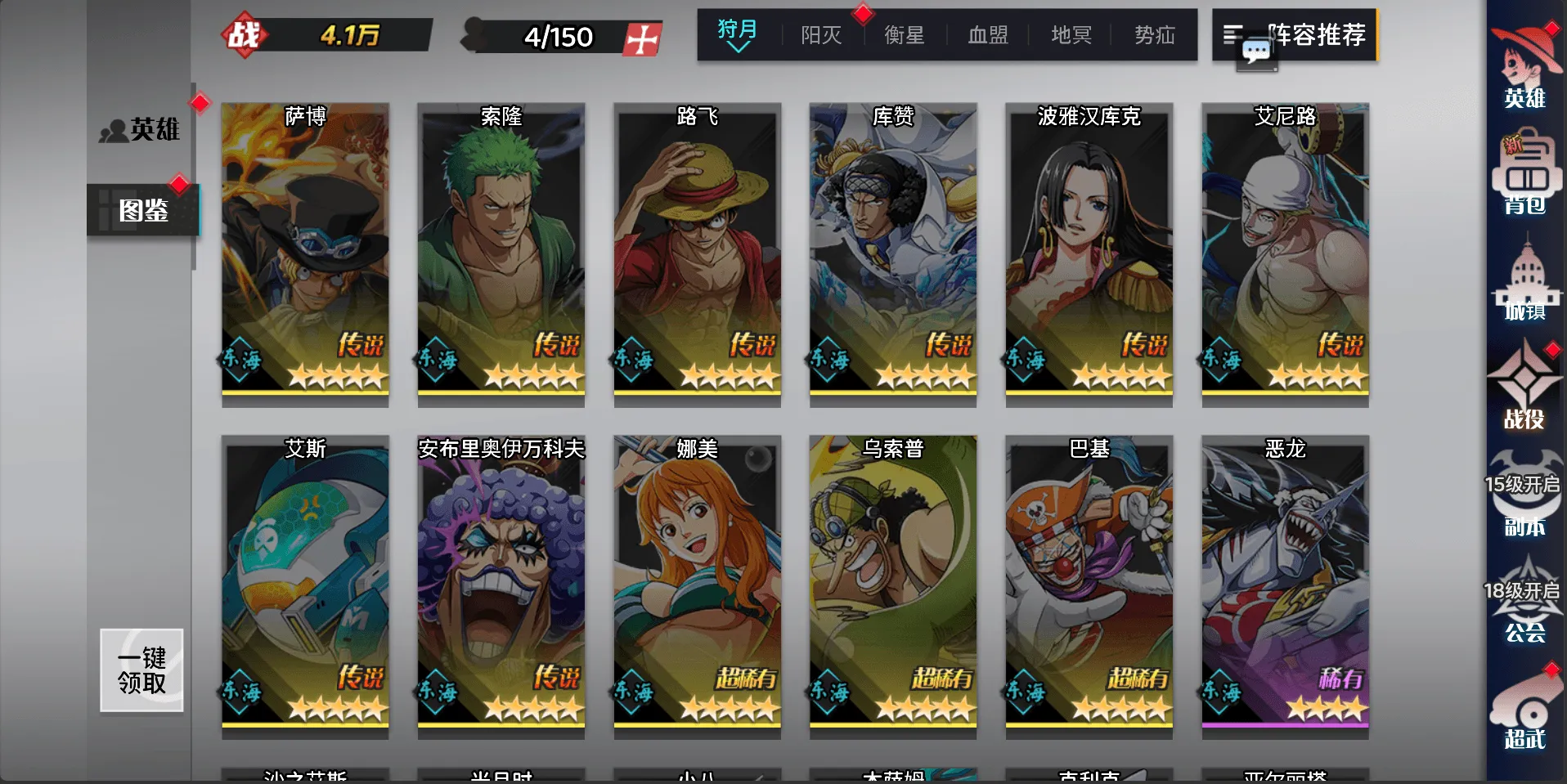Switch to the 英雄 side tab

(x=141, y=129)
